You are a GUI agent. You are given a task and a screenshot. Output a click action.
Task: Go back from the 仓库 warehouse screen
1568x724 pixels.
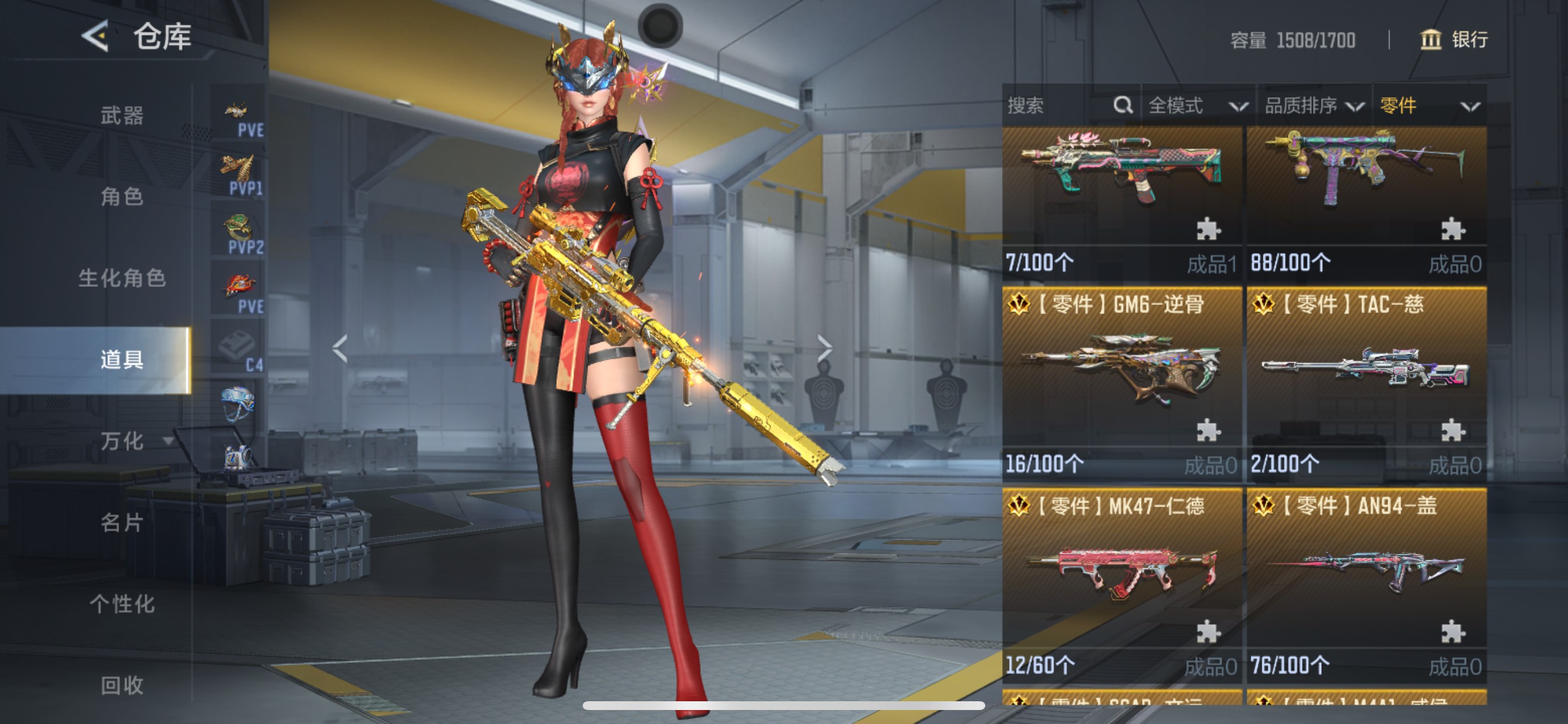(96, 36)
